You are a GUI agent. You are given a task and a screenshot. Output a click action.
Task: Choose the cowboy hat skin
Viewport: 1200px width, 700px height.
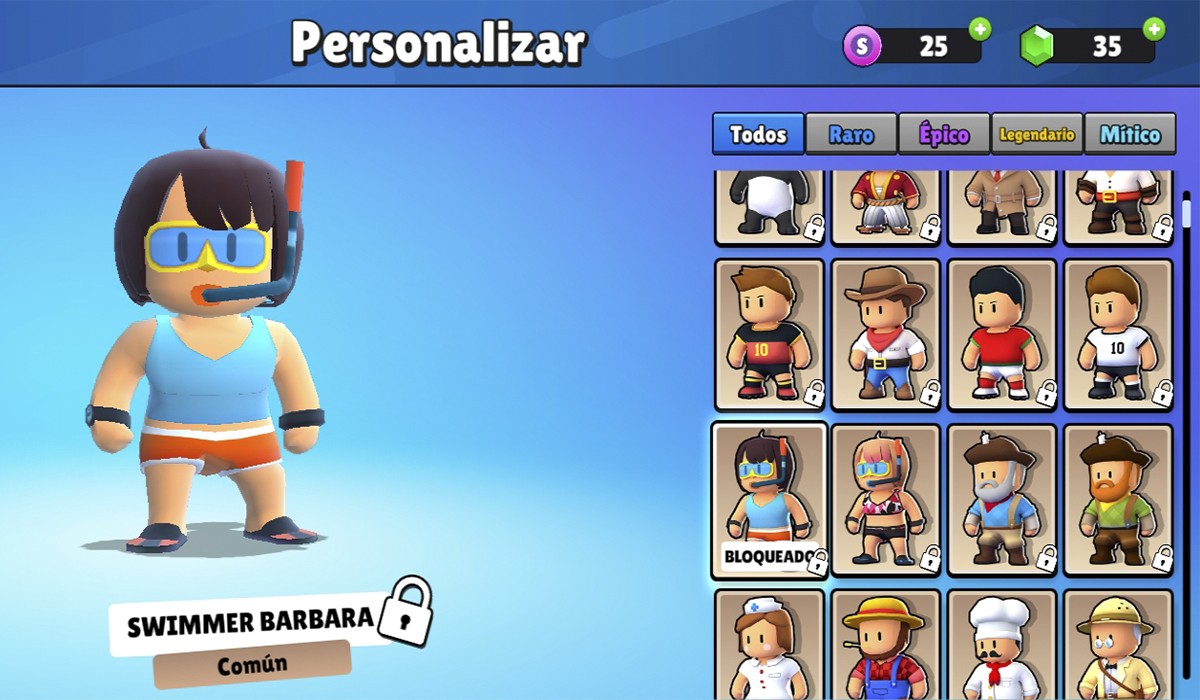tap(886, 335)
